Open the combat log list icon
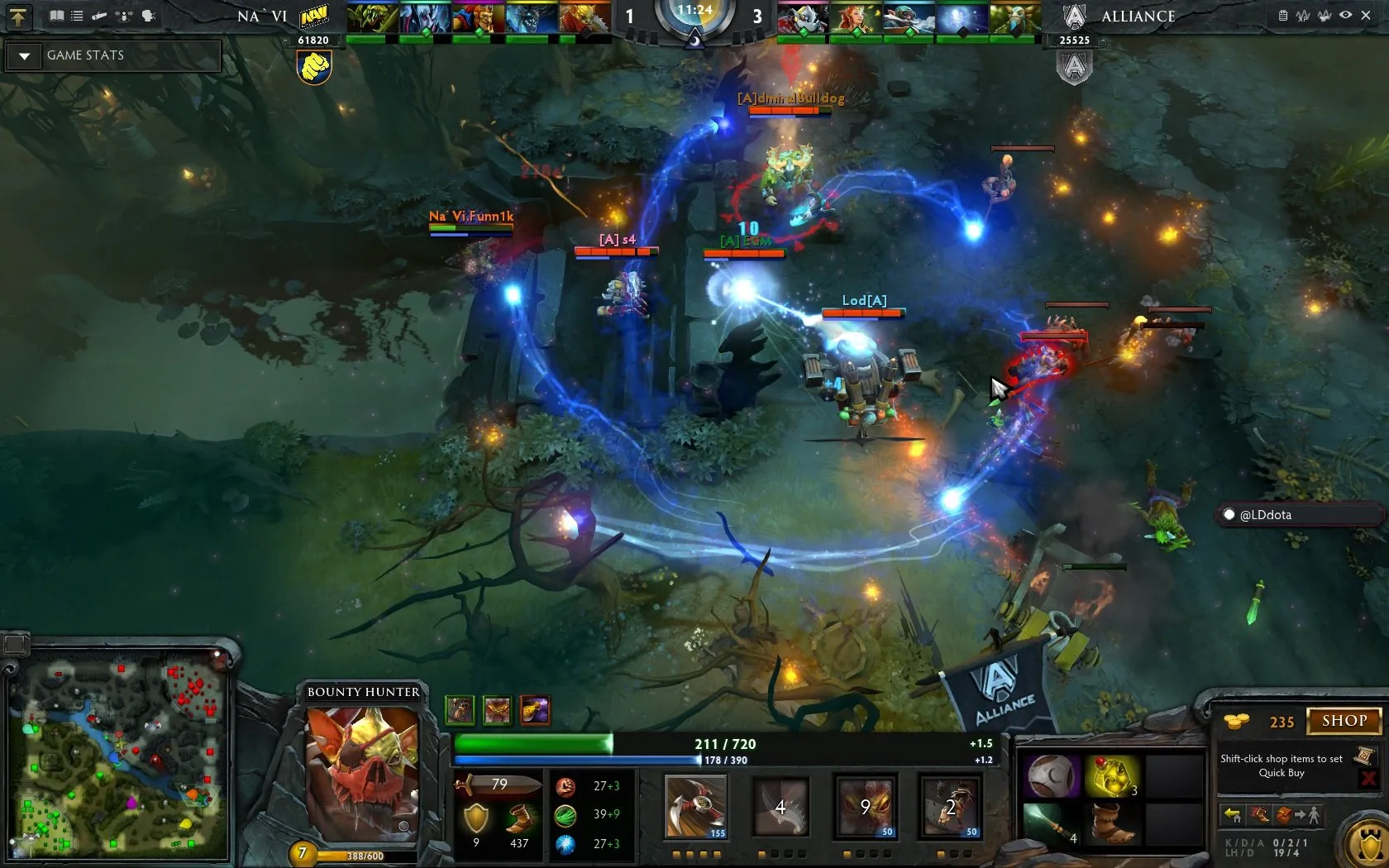Viewport: 1389px width, 868px height. 76,15
